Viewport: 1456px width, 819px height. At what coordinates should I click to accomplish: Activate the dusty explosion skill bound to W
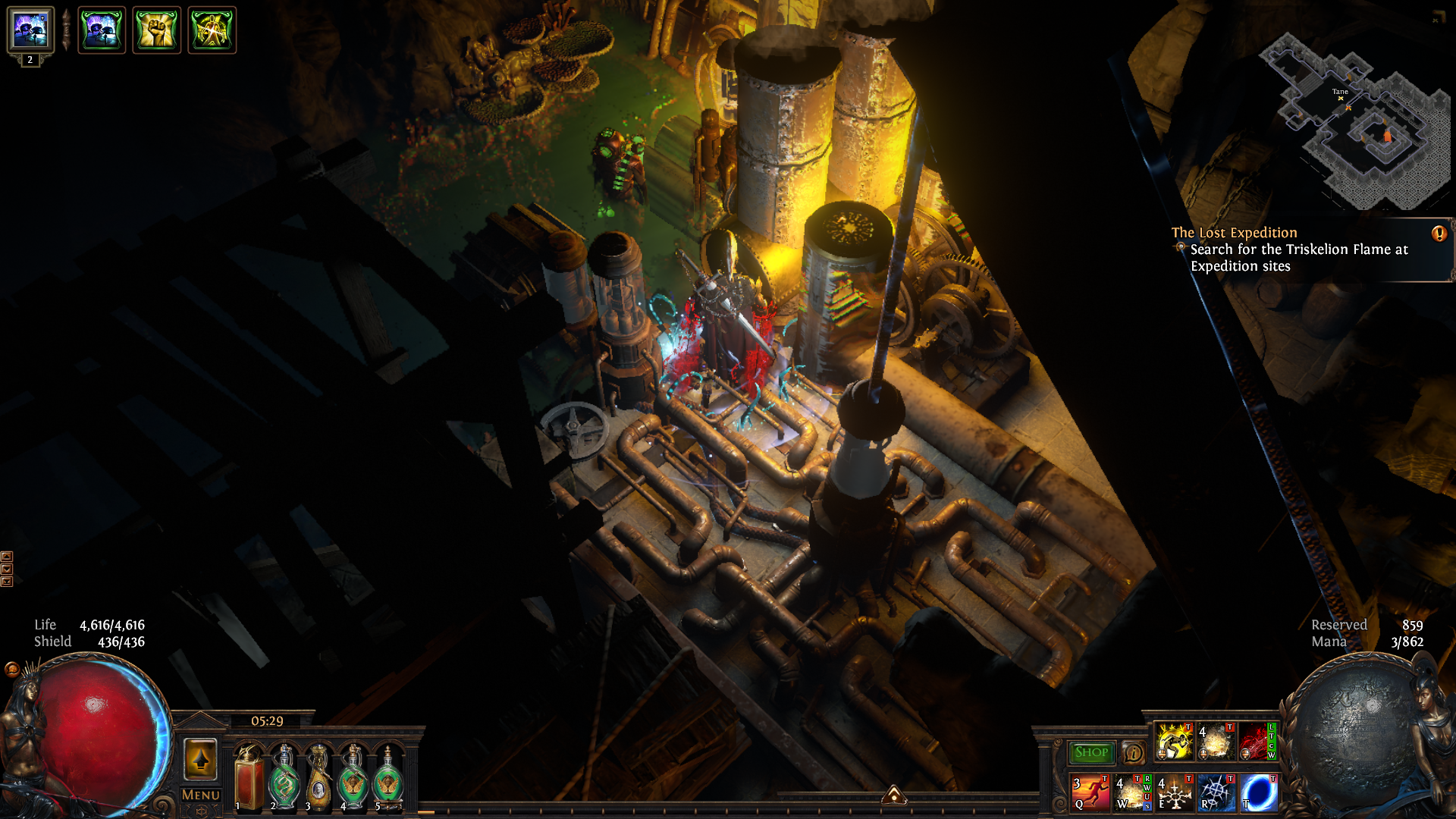pyautogui.click(x=1131, y=792)
